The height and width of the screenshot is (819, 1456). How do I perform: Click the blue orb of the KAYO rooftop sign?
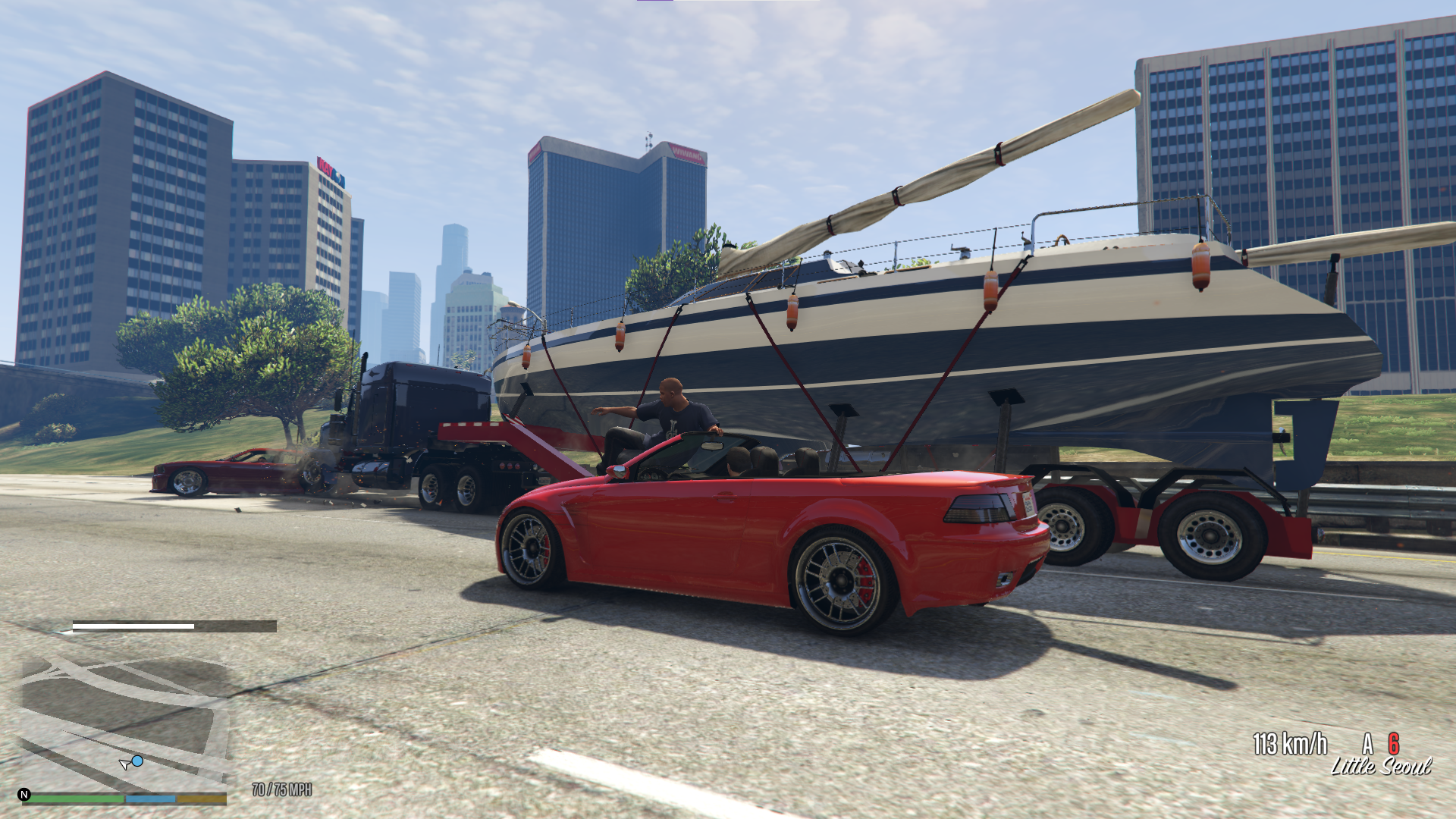click(338, 177)
